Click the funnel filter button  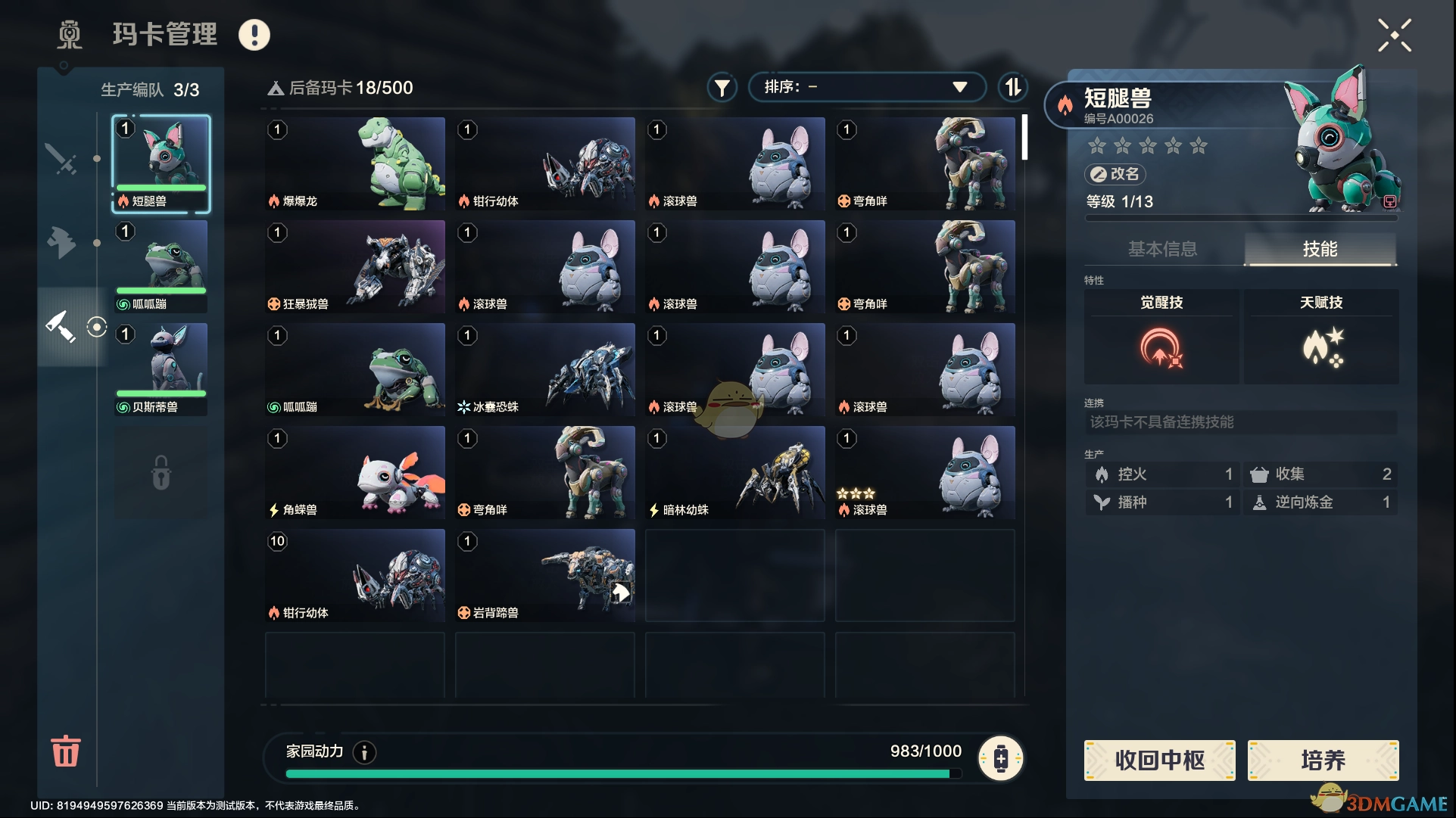coord(722,88)
